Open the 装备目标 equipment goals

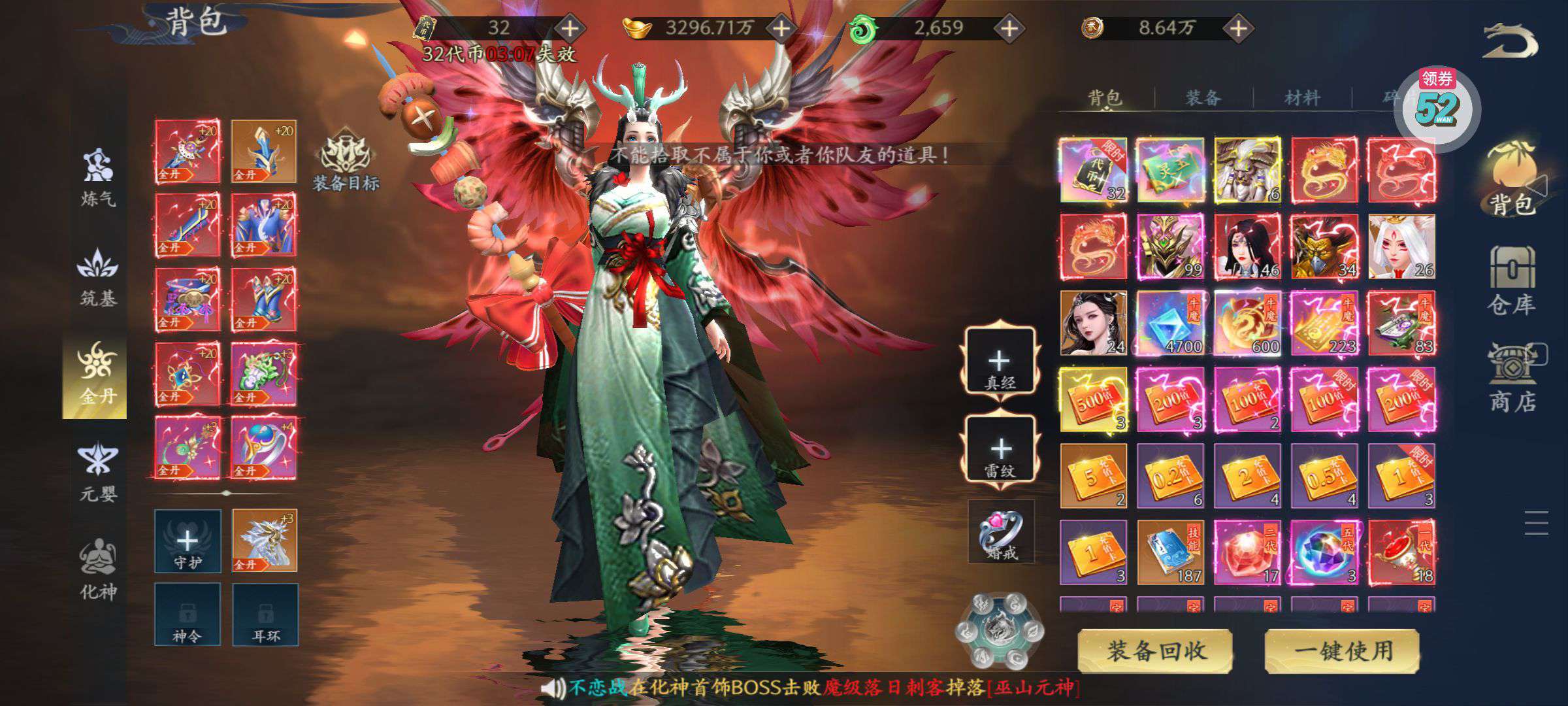(346, 160)
